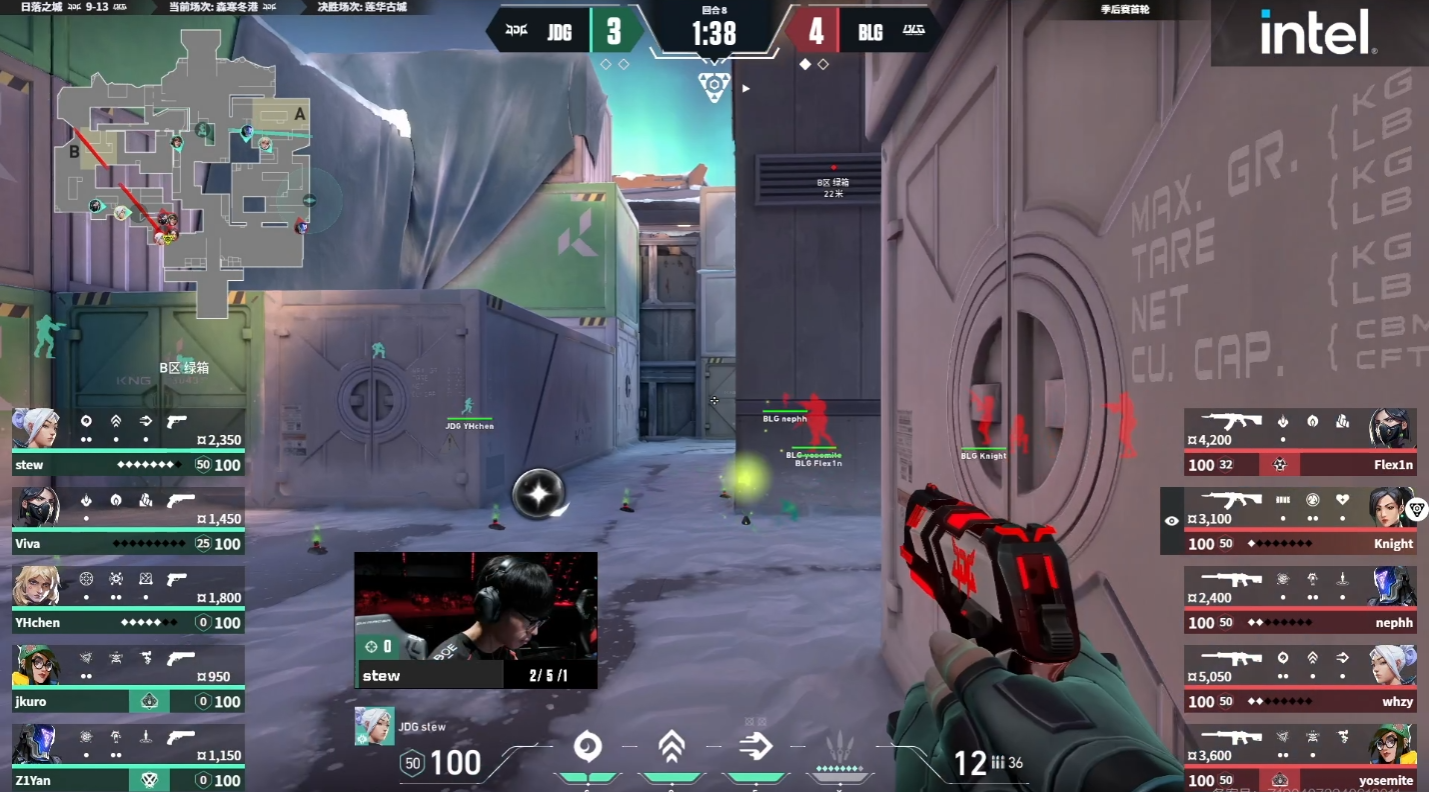Choose nephh's player row

(x=1300, y=599)
